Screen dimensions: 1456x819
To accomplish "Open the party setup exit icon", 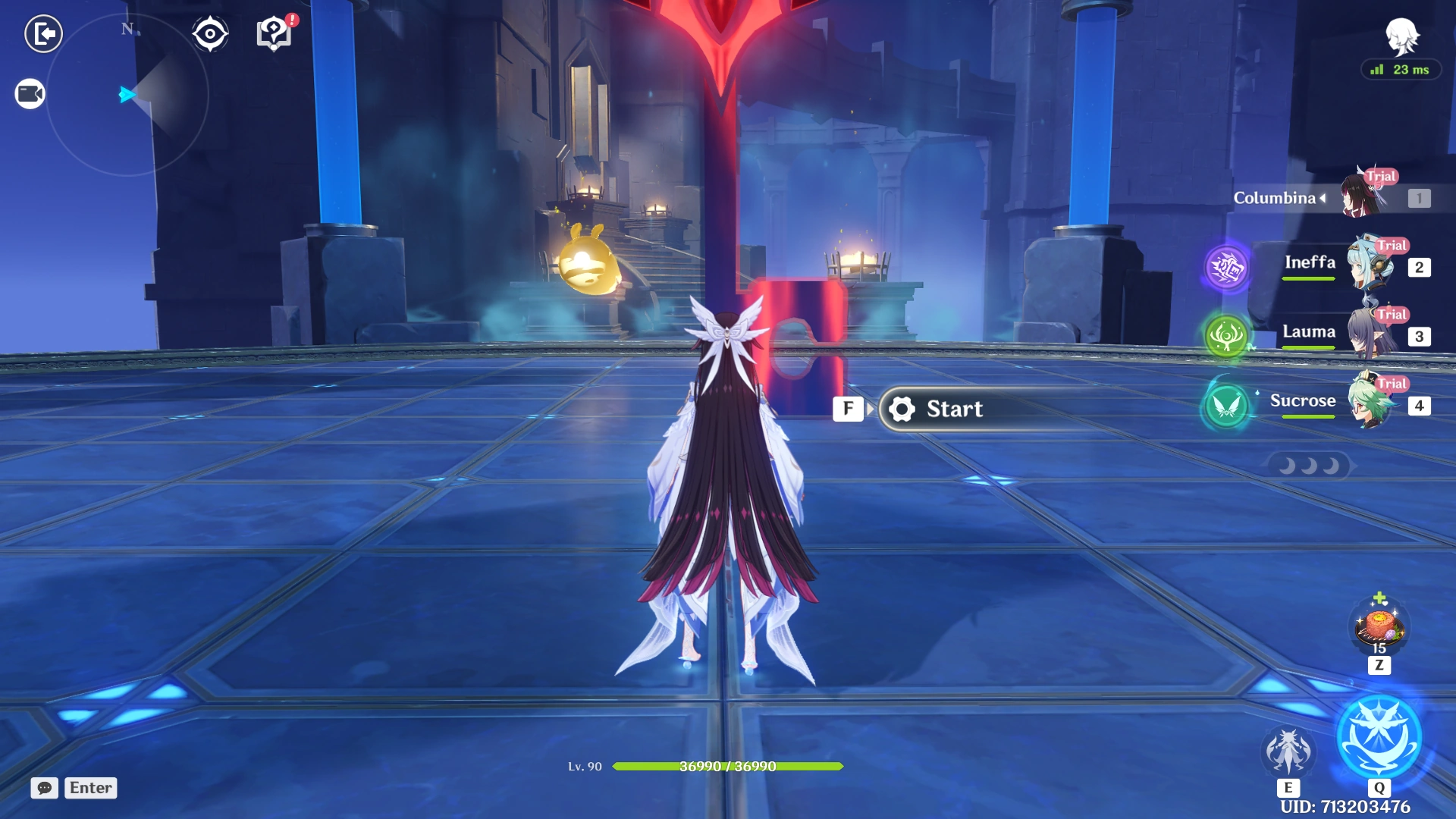I will 43,33.
